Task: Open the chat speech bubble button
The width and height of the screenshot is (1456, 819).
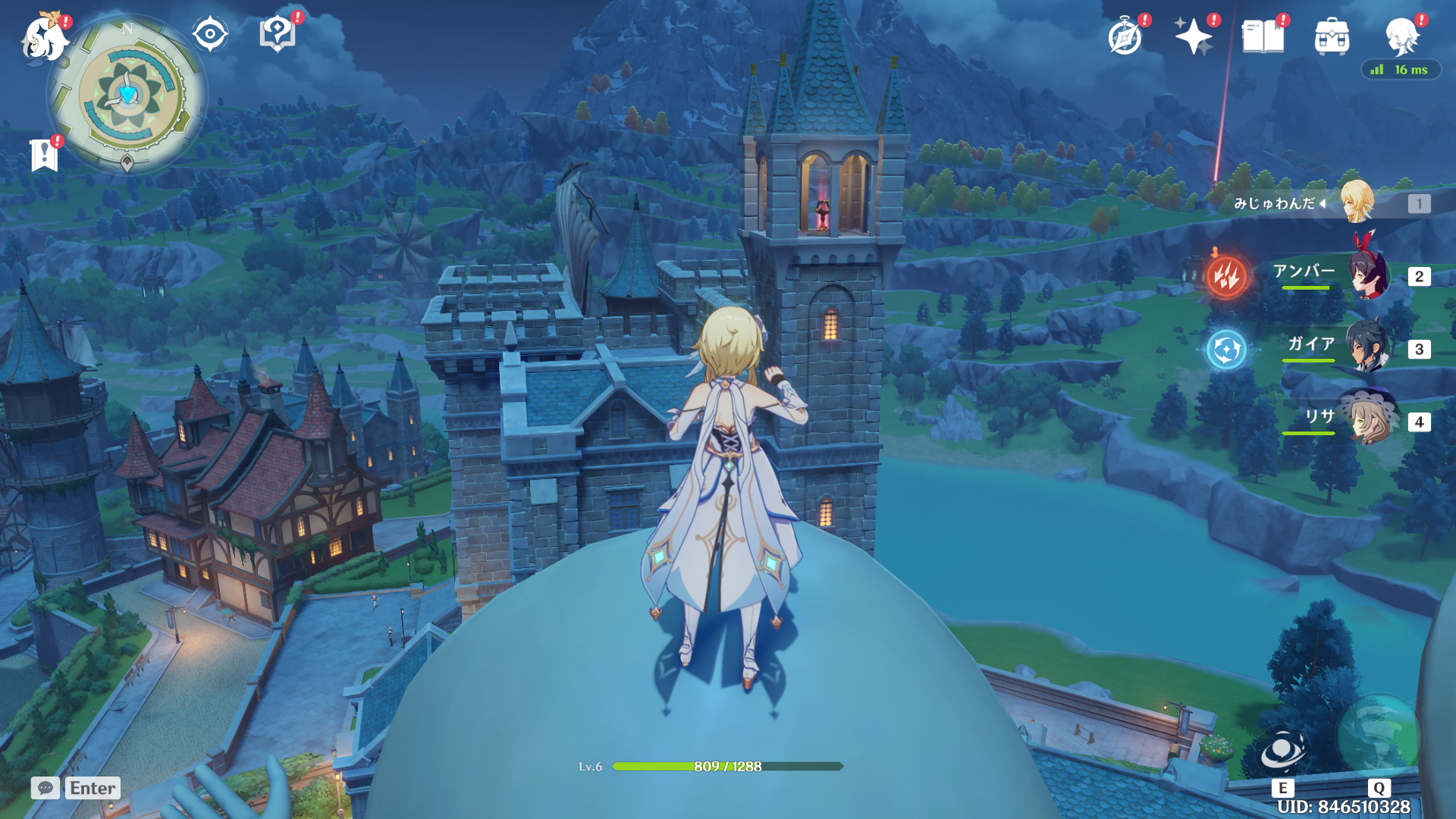Action: 45,788
